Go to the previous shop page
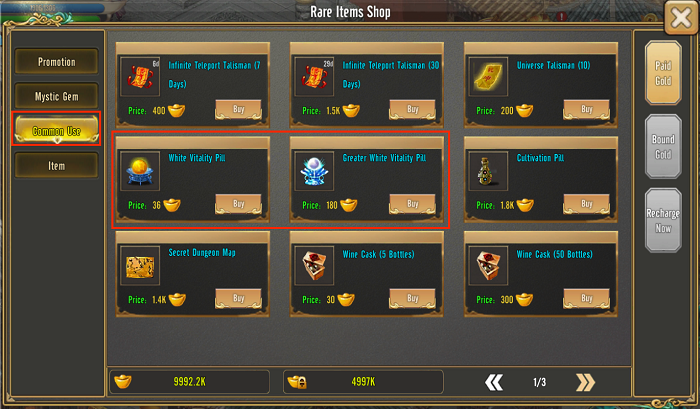Screen dimensions: 700x409 493,382
